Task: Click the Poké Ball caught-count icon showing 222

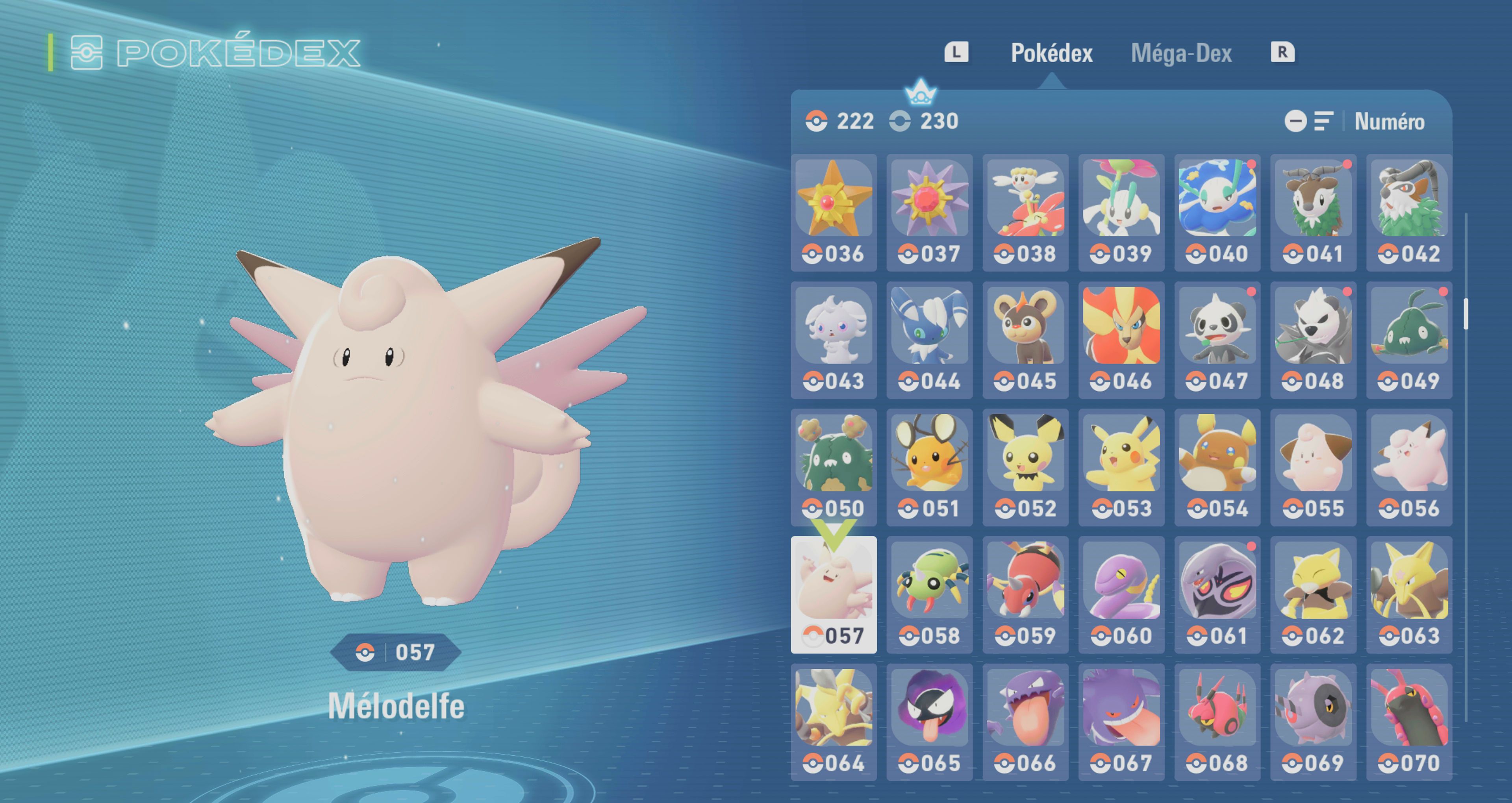Action: (x=816, y=122)
